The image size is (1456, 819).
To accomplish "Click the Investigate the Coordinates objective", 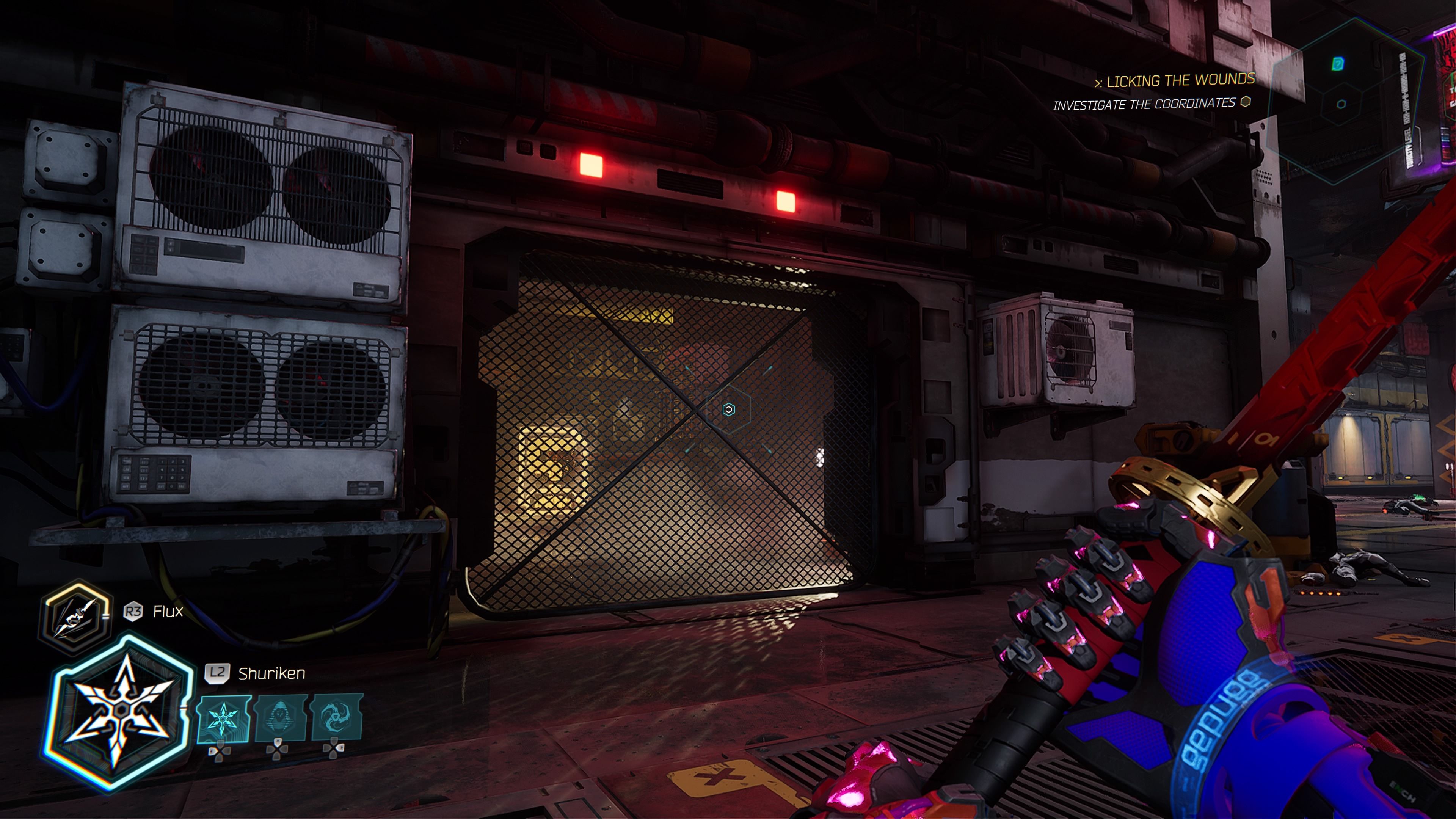I will coord(1144,105).
